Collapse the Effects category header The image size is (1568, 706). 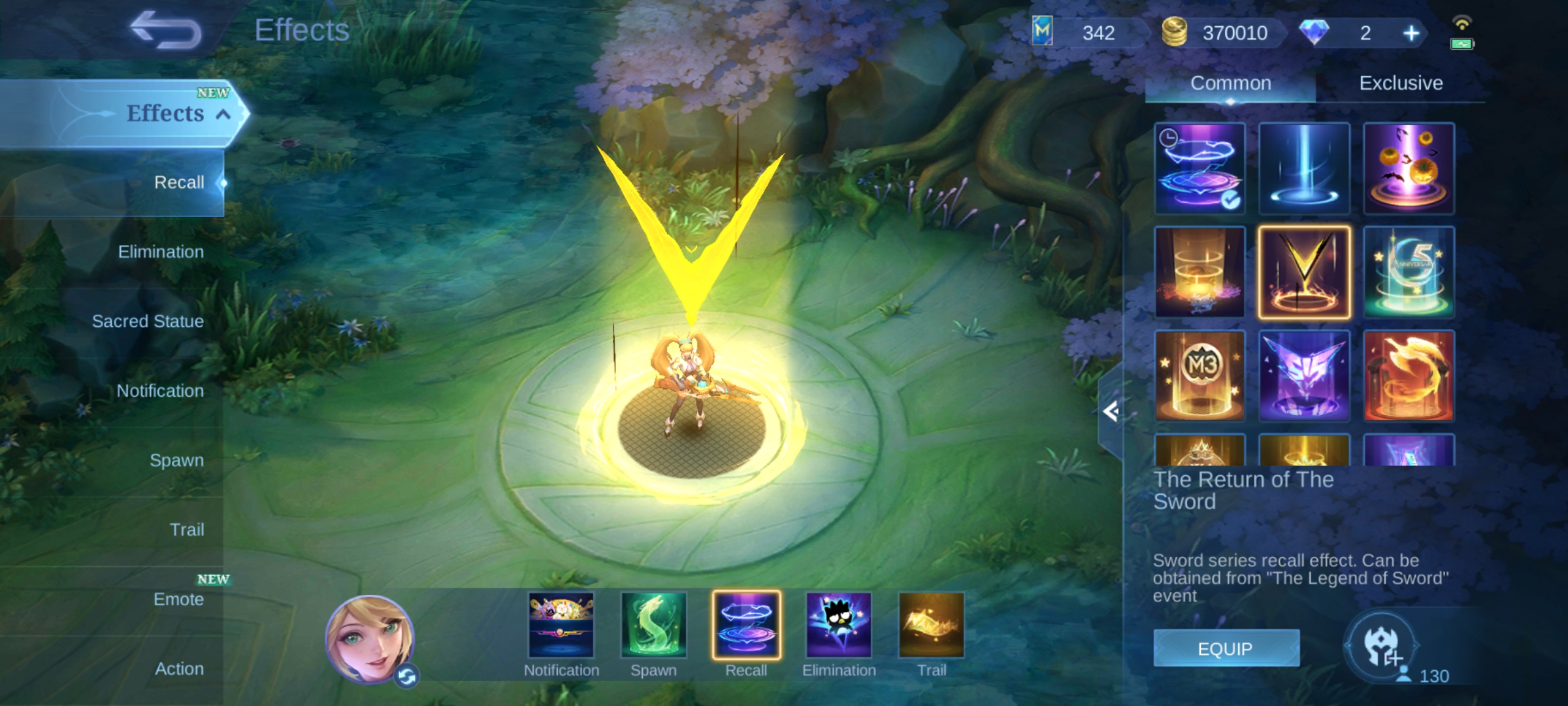point(223,114)
